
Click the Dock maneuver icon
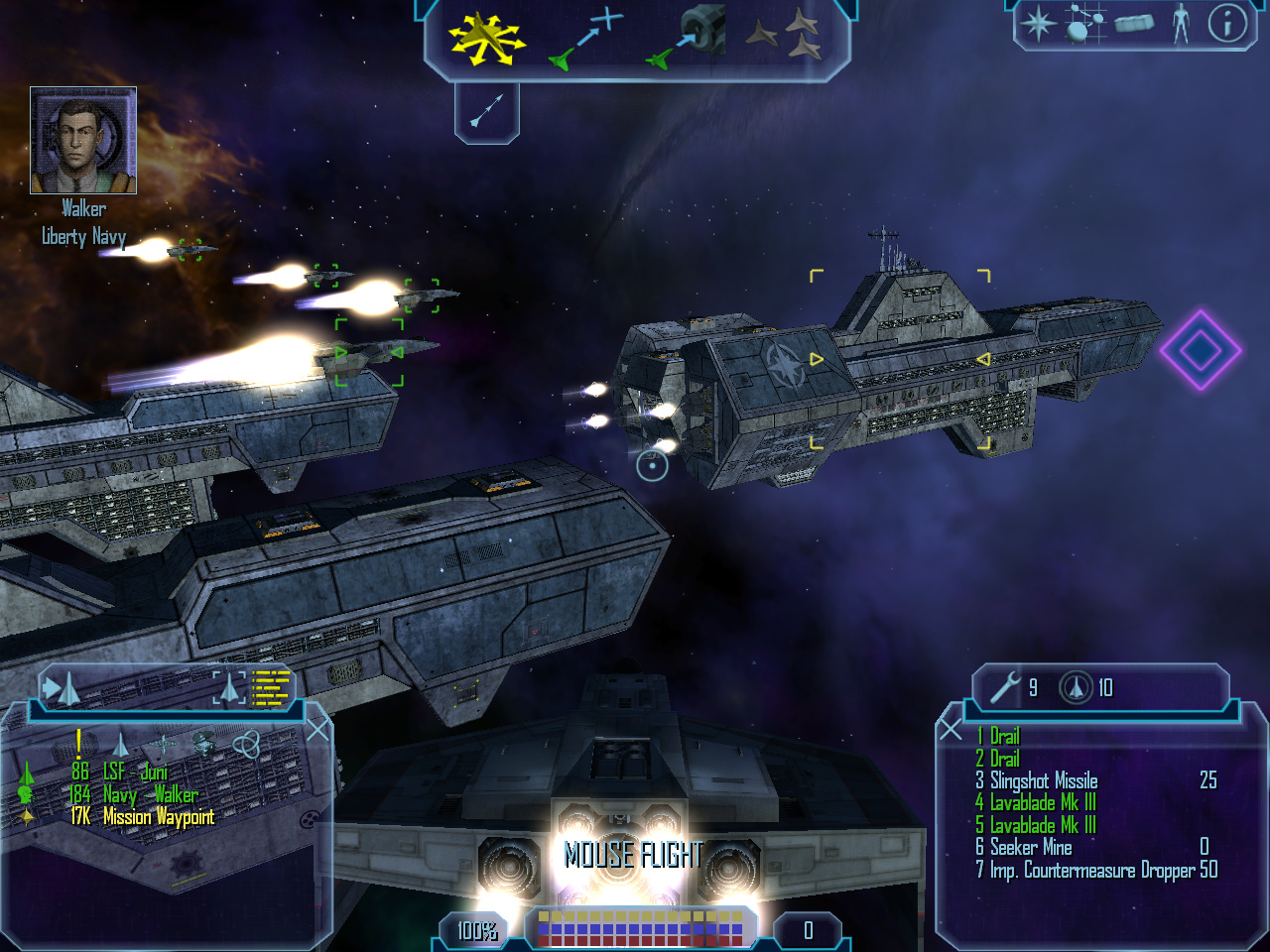pyautogui.click(x=687, y=38)
